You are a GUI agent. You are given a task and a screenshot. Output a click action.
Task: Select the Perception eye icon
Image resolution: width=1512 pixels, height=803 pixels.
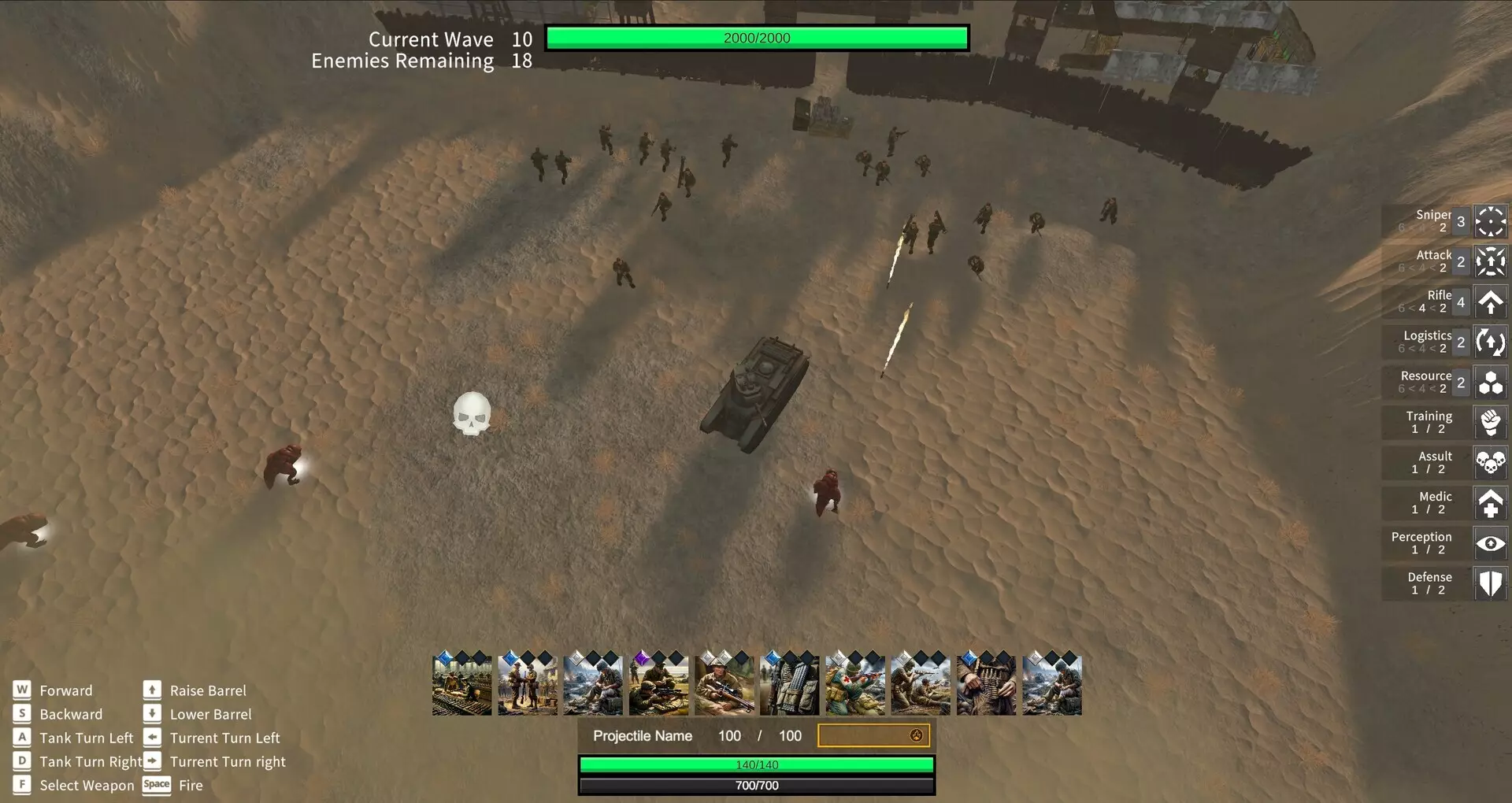click(x=1491, y=543)
